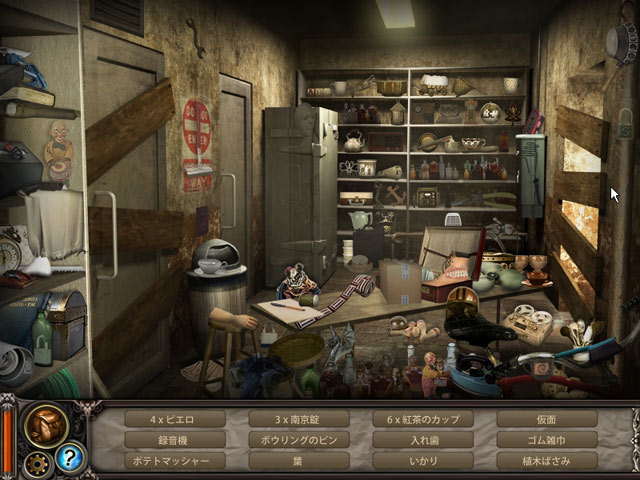Image resolution: width=640 pixels, height=480 pixels.
Task: Pick the いかり list entry
Action: coord(422,461)
